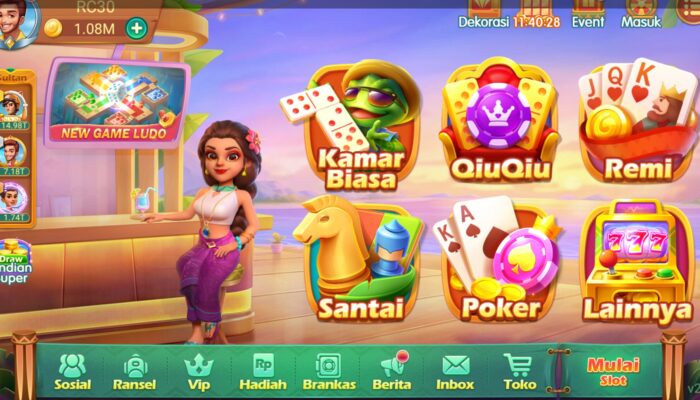
Task: Open the Sosial menu
Action: [x=72, y=371]
